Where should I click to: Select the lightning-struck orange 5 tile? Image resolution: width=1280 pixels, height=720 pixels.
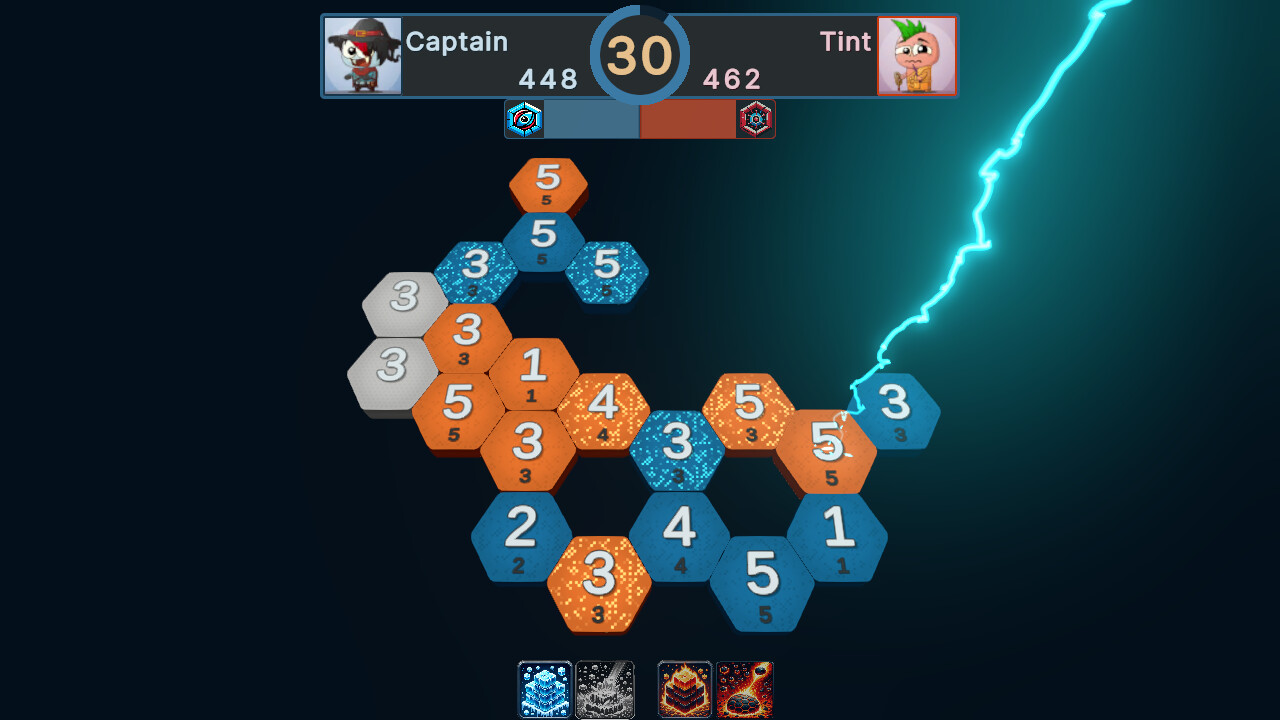[x=834, y=446]
